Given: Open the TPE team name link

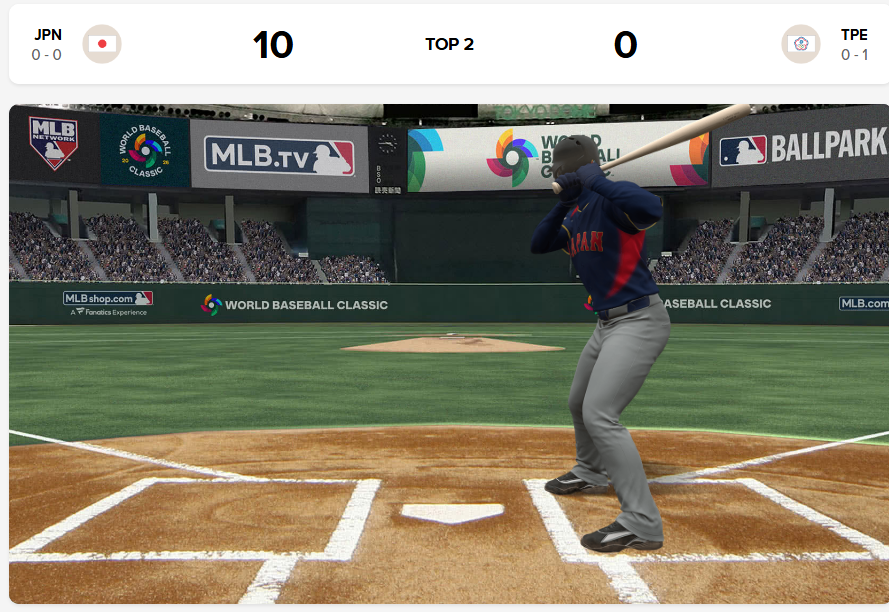Looking at the screenshot, I should (x=854, y=35).
